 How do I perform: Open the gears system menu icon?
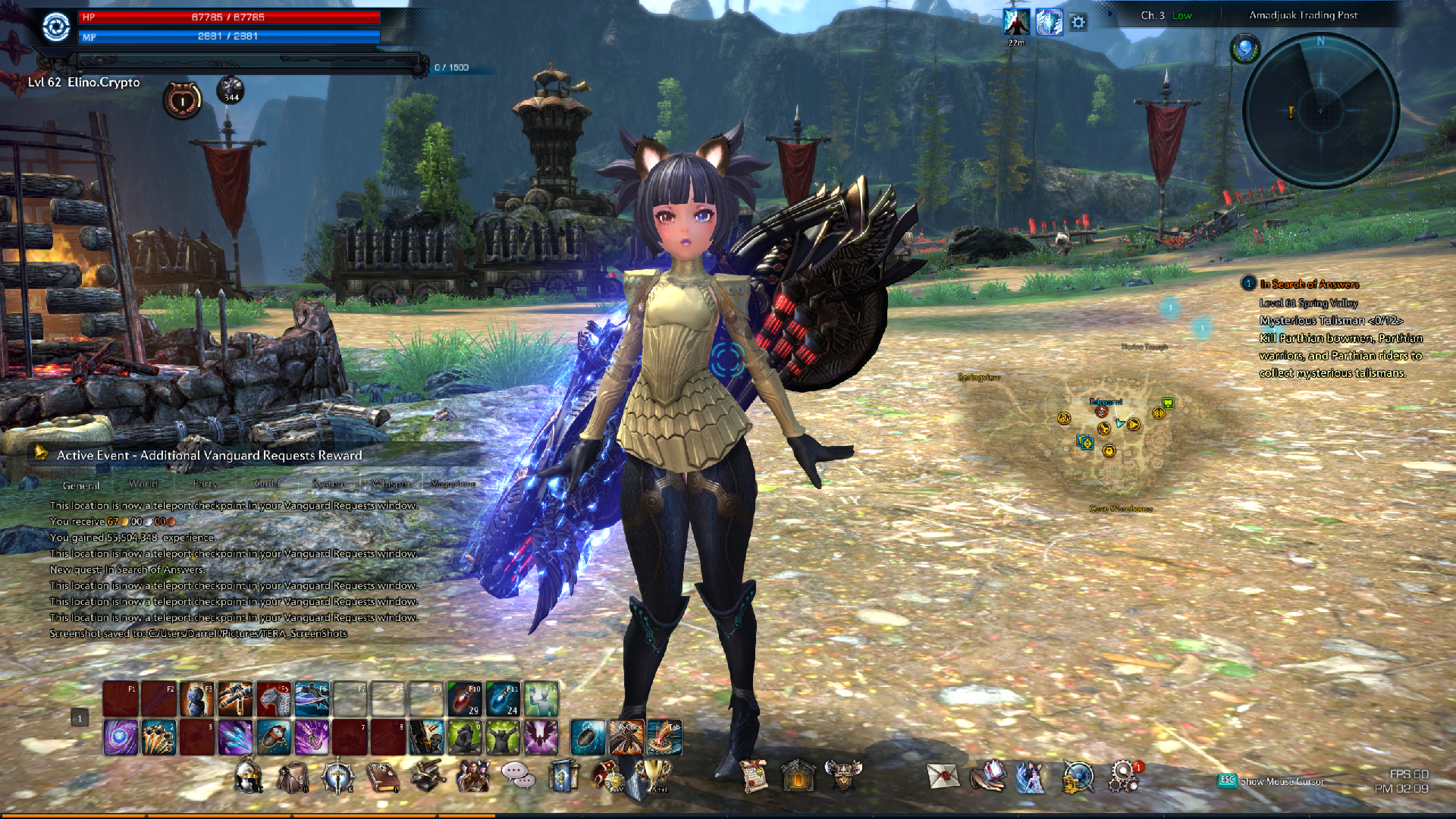coord(1123,777)
